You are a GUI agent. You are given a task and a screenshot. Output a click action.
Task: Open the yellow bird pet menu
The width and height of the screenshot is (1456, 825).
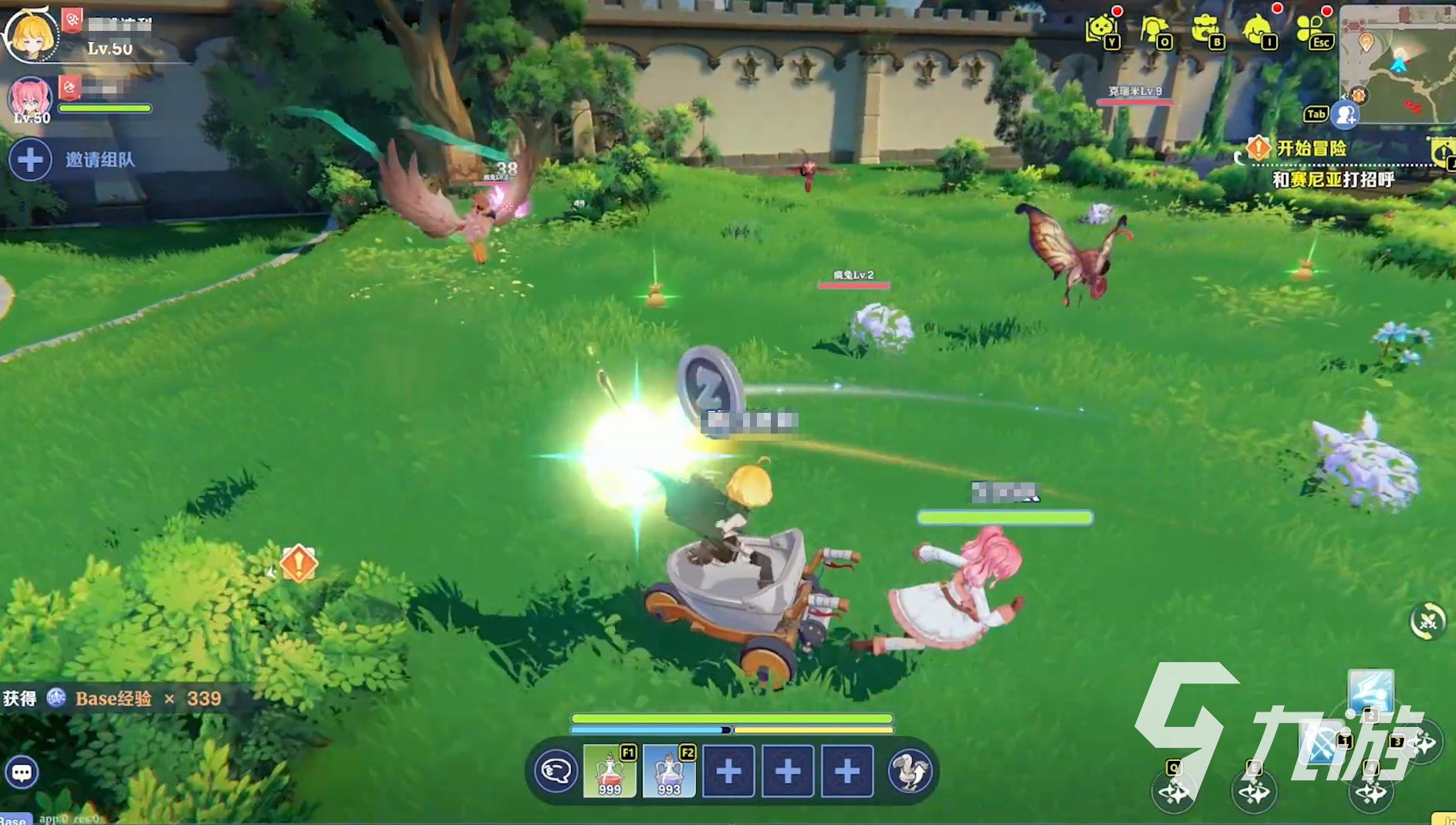pos(1258,31)
